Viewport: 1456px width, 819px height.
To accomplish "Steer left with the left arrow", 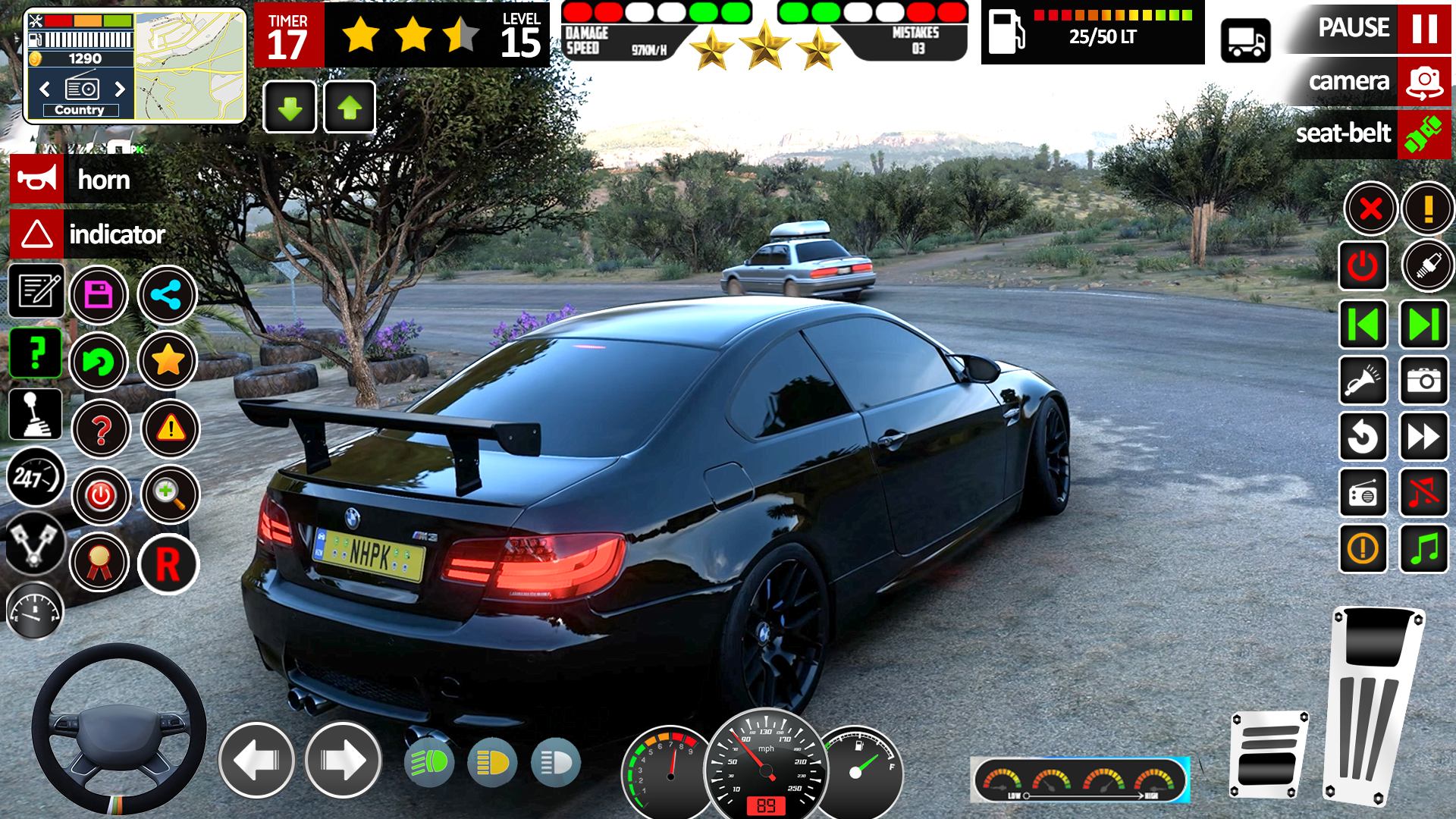I will (256, 760).
